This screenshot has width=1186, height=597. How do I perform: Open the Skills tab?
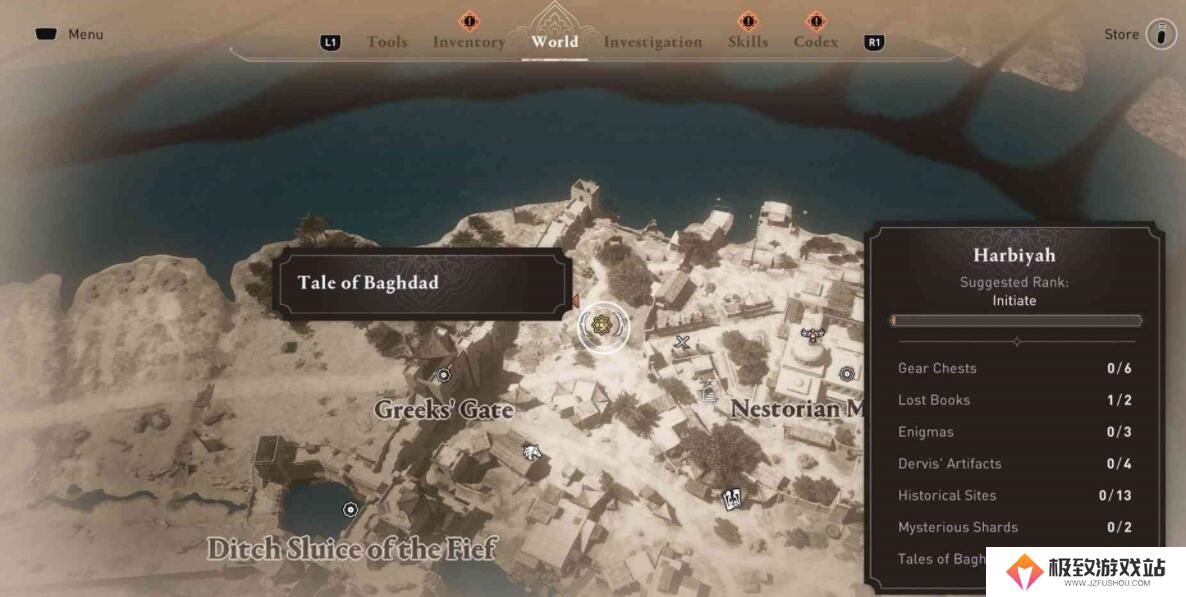[747, 42]
